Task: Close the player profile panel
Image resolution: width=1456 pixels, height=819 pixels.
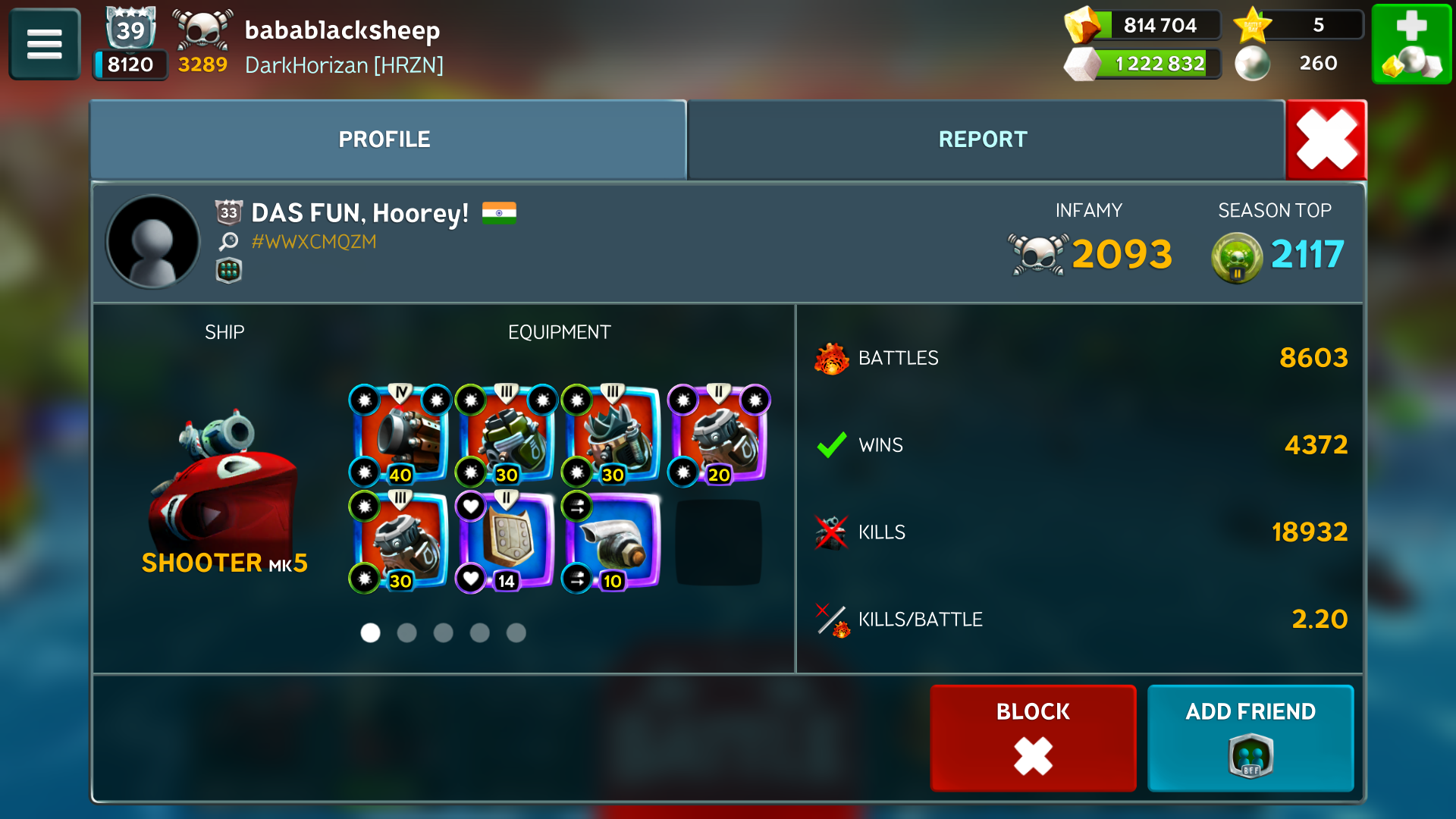Action: (x=1326, y=140)
